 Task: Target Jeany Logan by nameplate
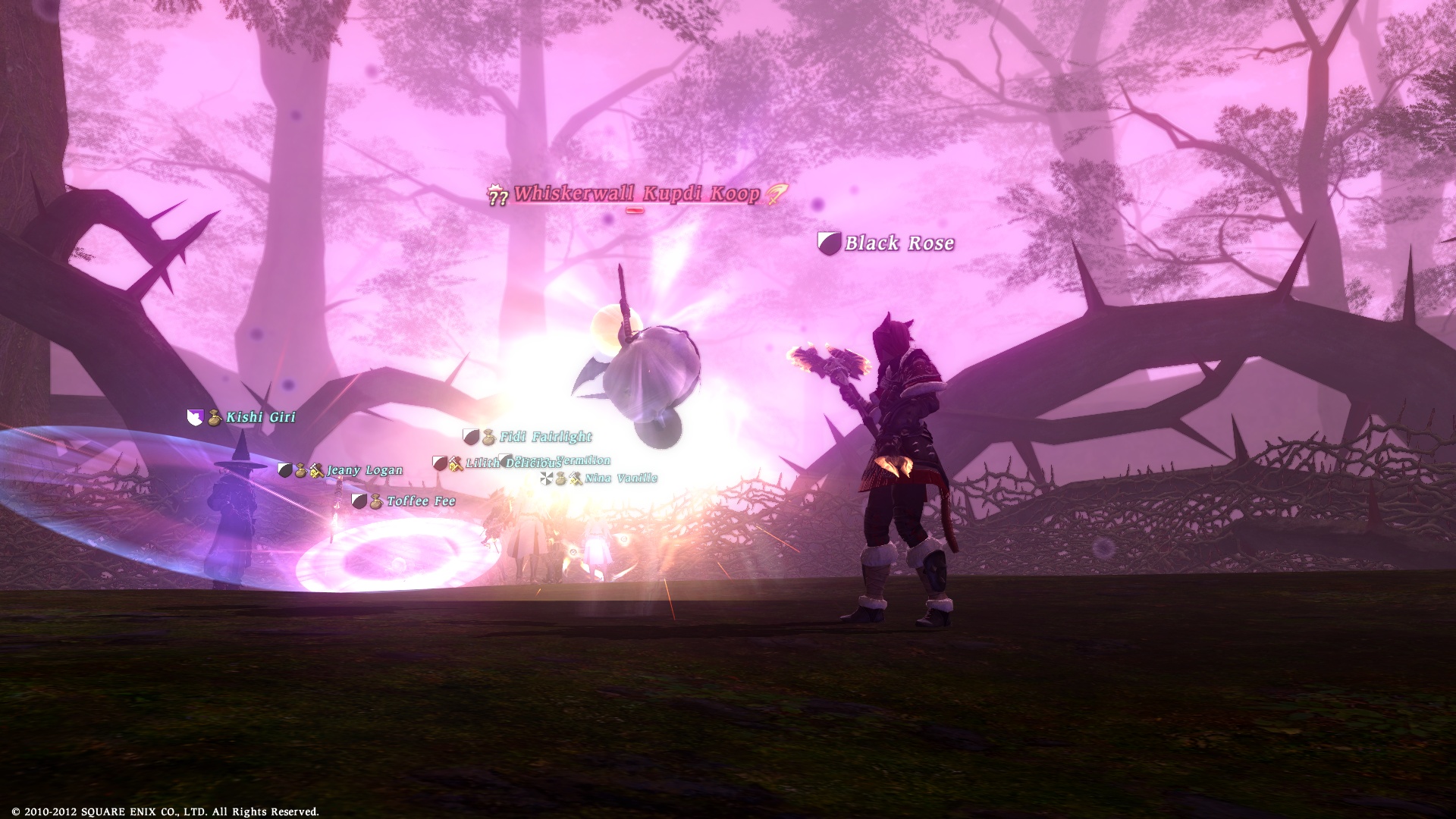(x=364, y=470)
